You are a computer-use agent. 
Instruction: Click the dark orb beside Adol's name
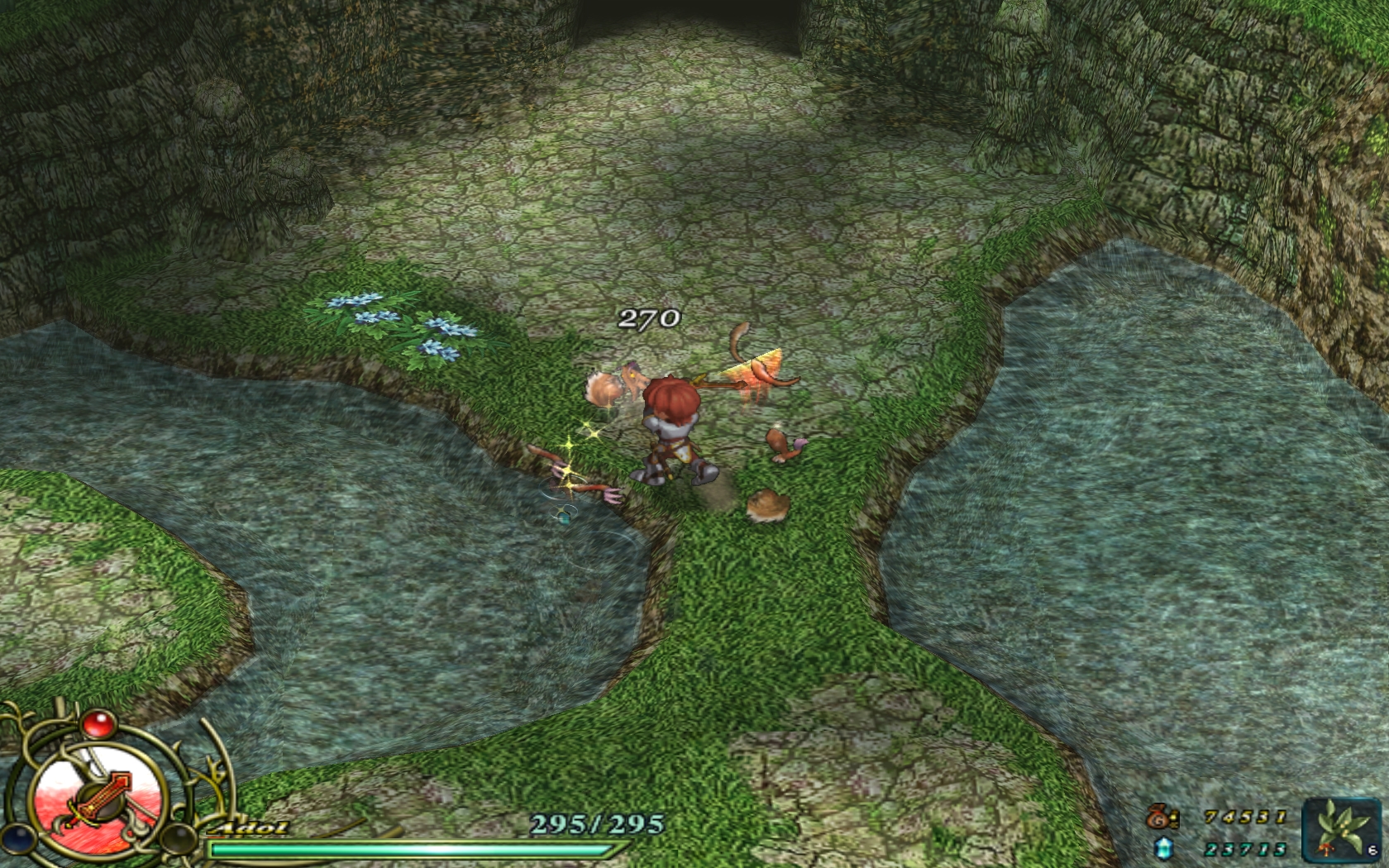[x=177, y=838]
